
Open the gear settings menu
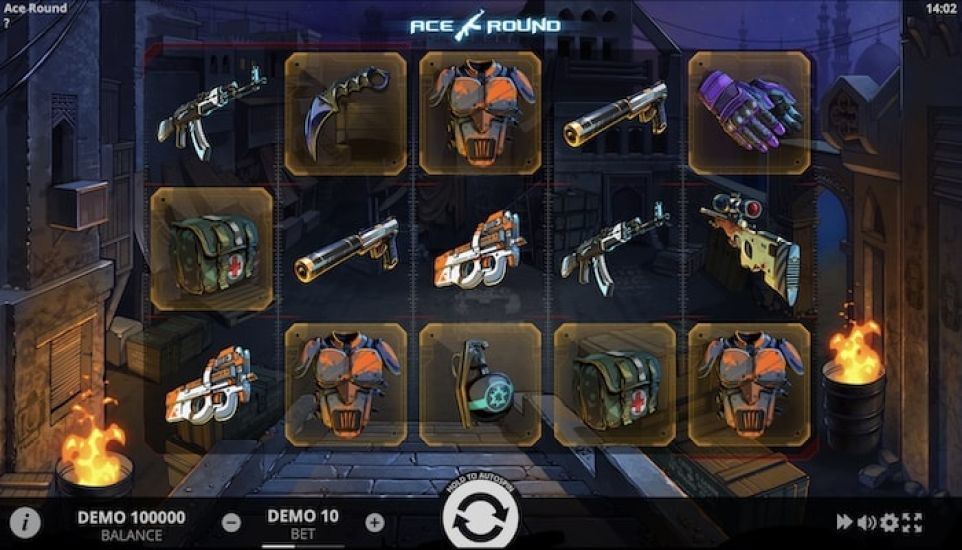(x=888, y=521)
